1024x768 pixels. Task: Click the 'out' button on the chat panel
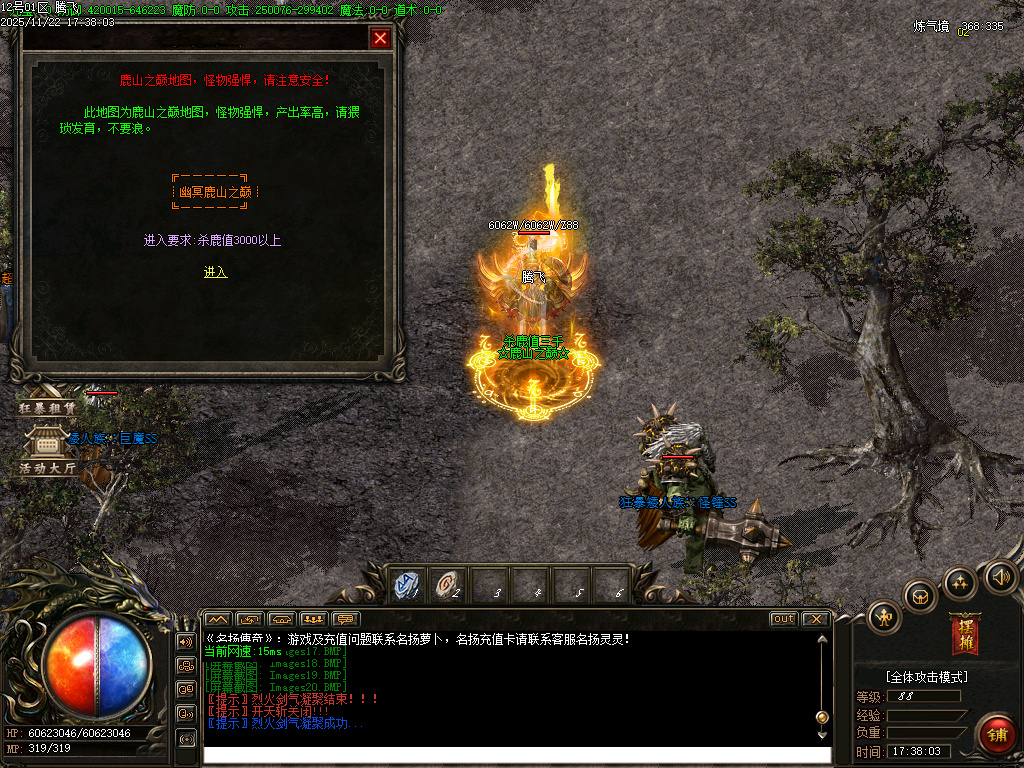coord(784,619)
